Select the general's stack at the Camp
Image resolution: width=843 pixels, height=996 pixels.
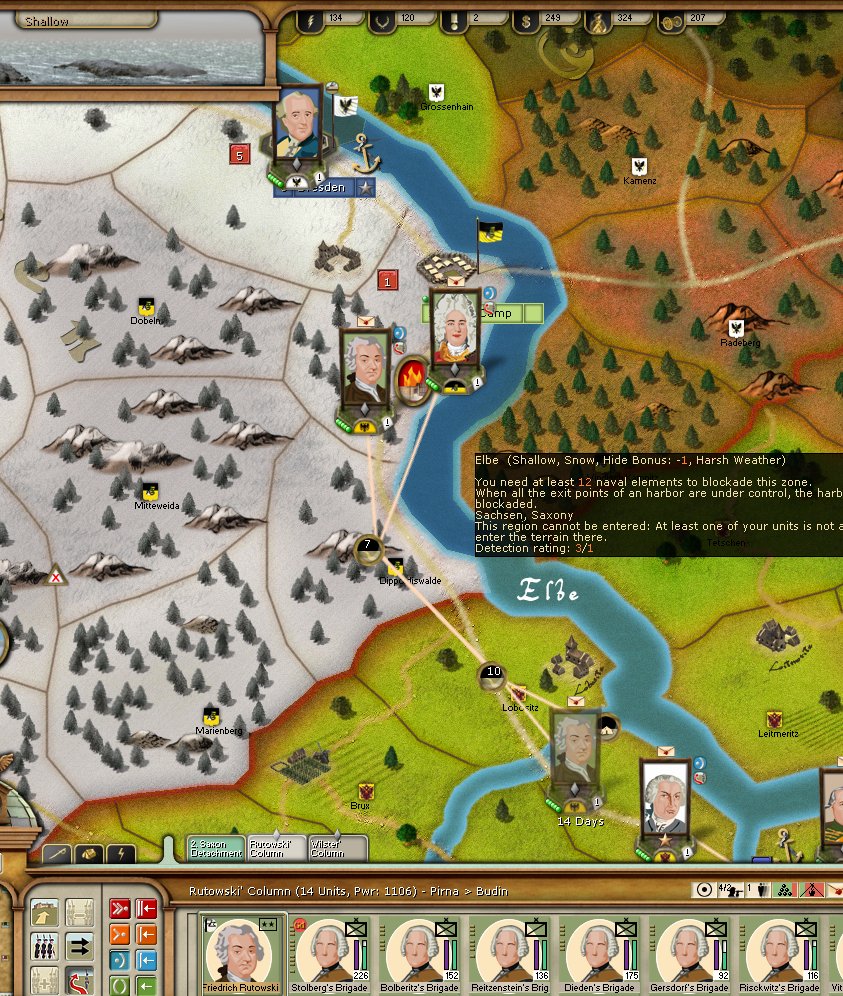(x=455, y=330)
